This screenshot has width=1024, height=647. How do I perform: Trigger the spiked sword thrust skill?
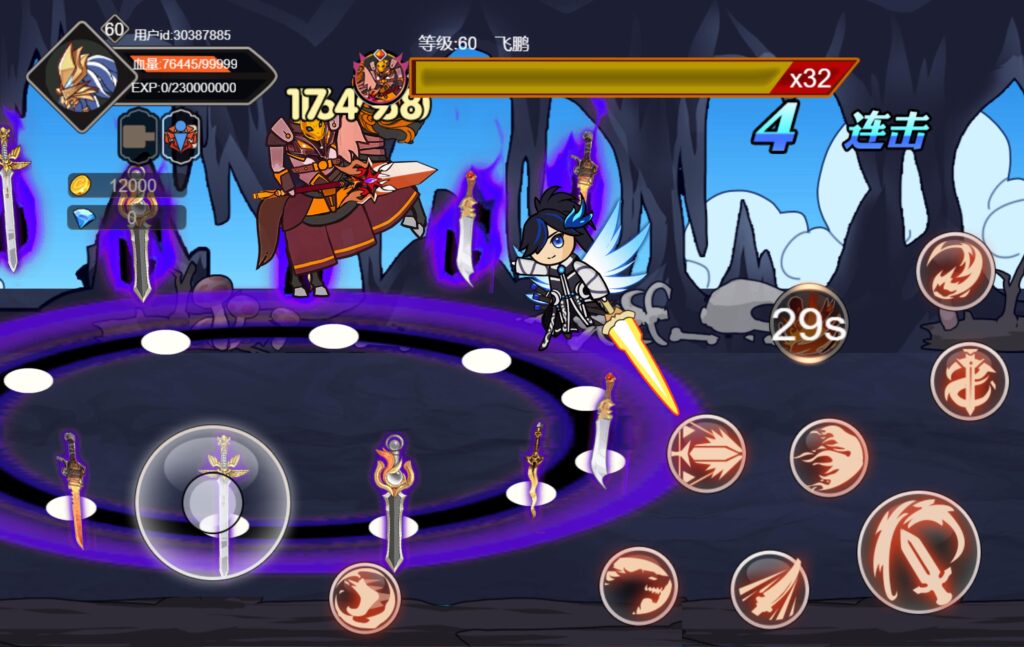pos(706,453)
